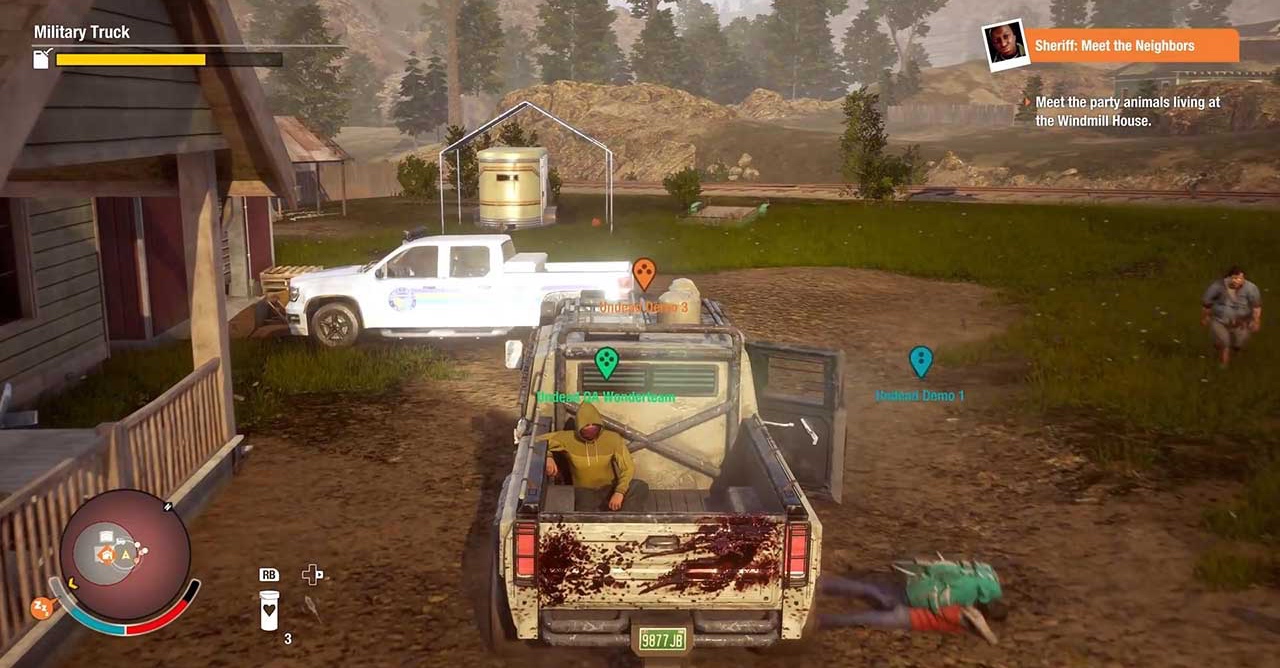Select the blue Undead Demo 1 player marker

pyautogui.click(x=920, y=361)
